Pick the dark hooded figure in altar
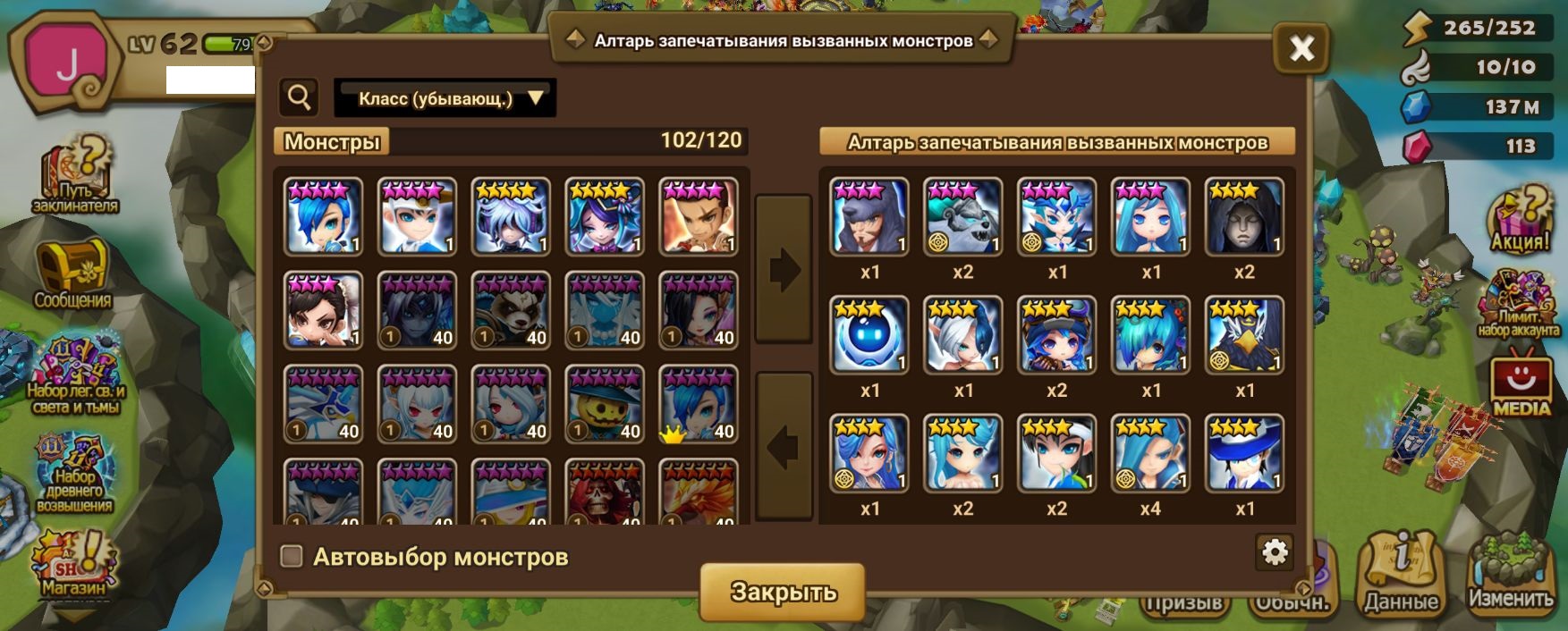 1244,217
